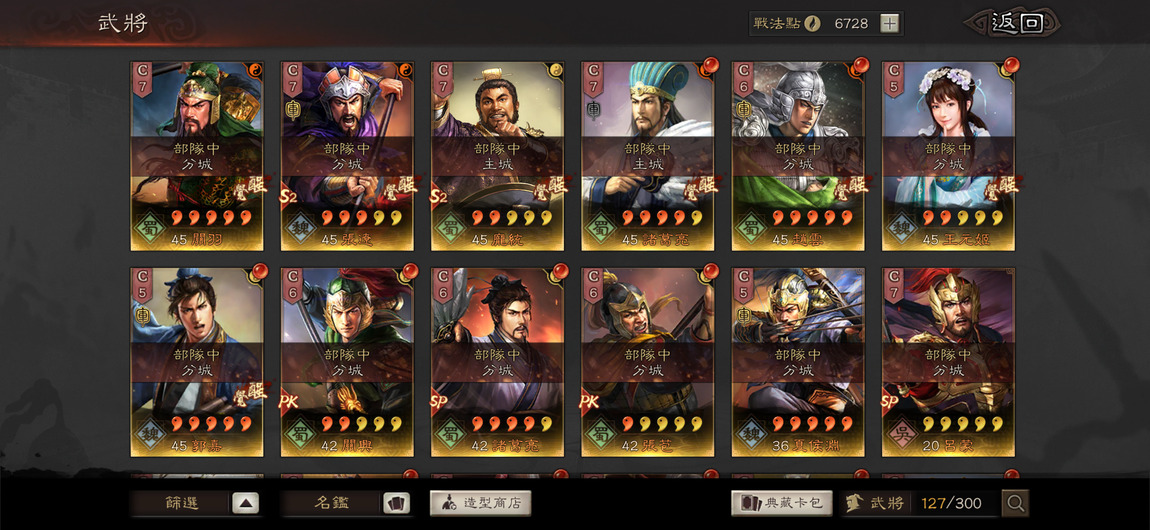Select the 郭嘉 general card

[x=197, y=361]
